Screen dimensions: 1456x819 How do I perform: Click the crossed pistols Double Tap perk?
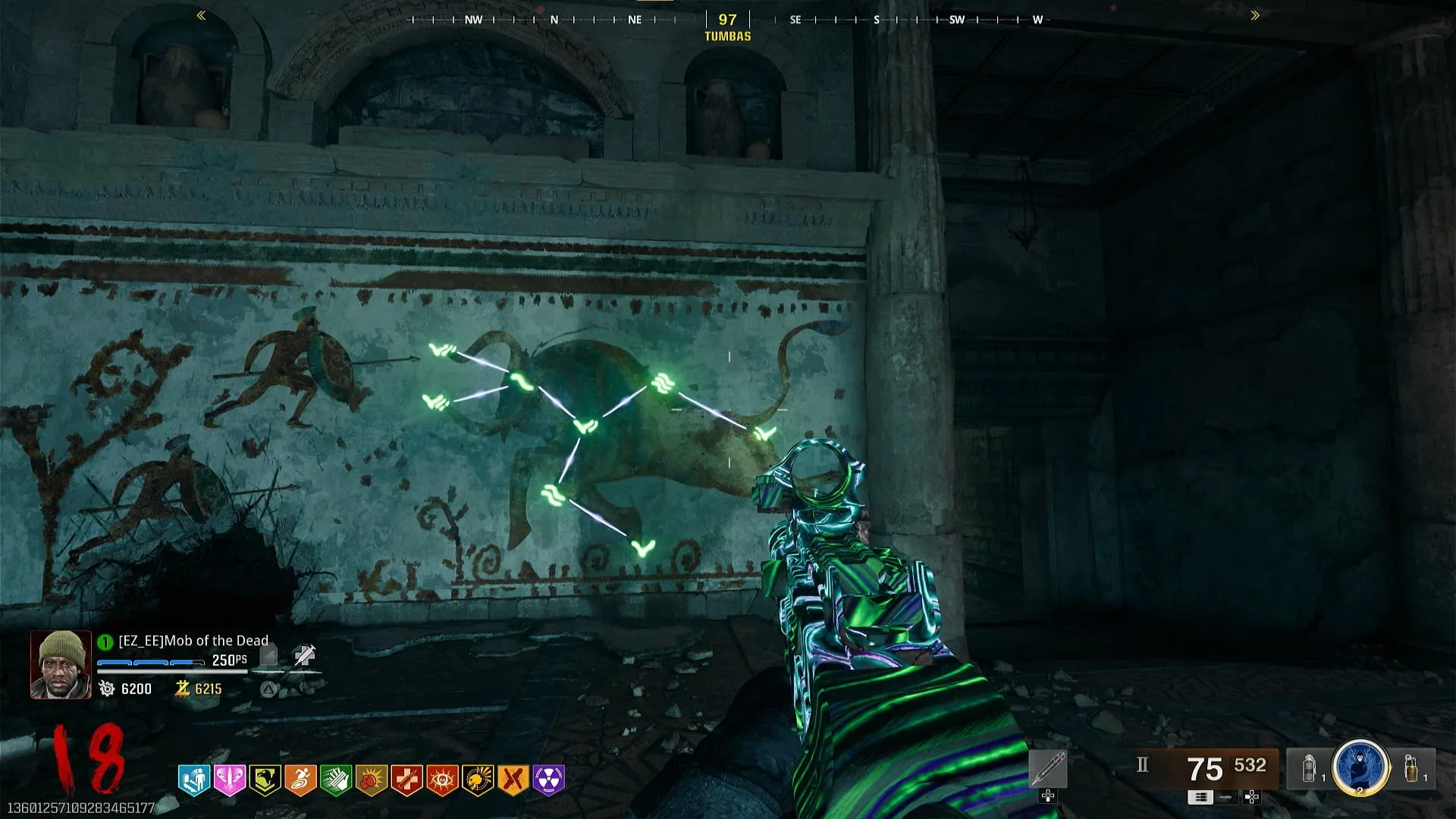click(x=513, y=779)
